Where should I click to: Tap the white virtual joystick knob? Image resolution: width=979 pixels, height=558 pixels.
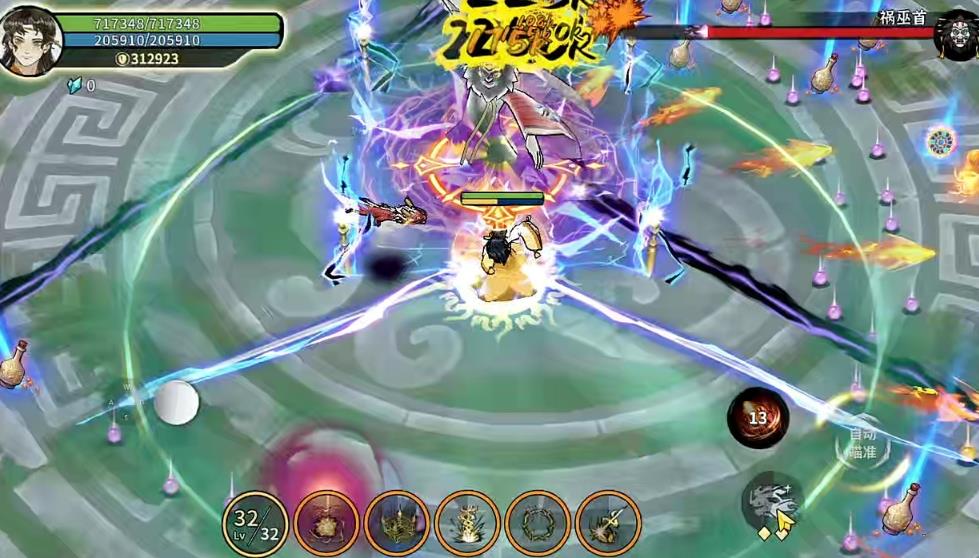point(176,402)
